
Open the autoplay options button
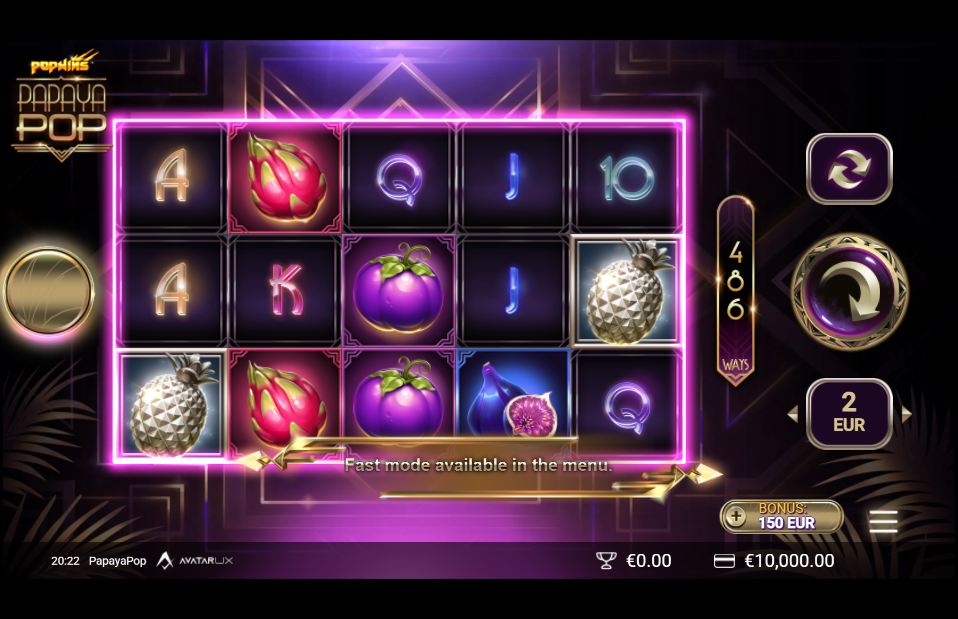point(849,169)
